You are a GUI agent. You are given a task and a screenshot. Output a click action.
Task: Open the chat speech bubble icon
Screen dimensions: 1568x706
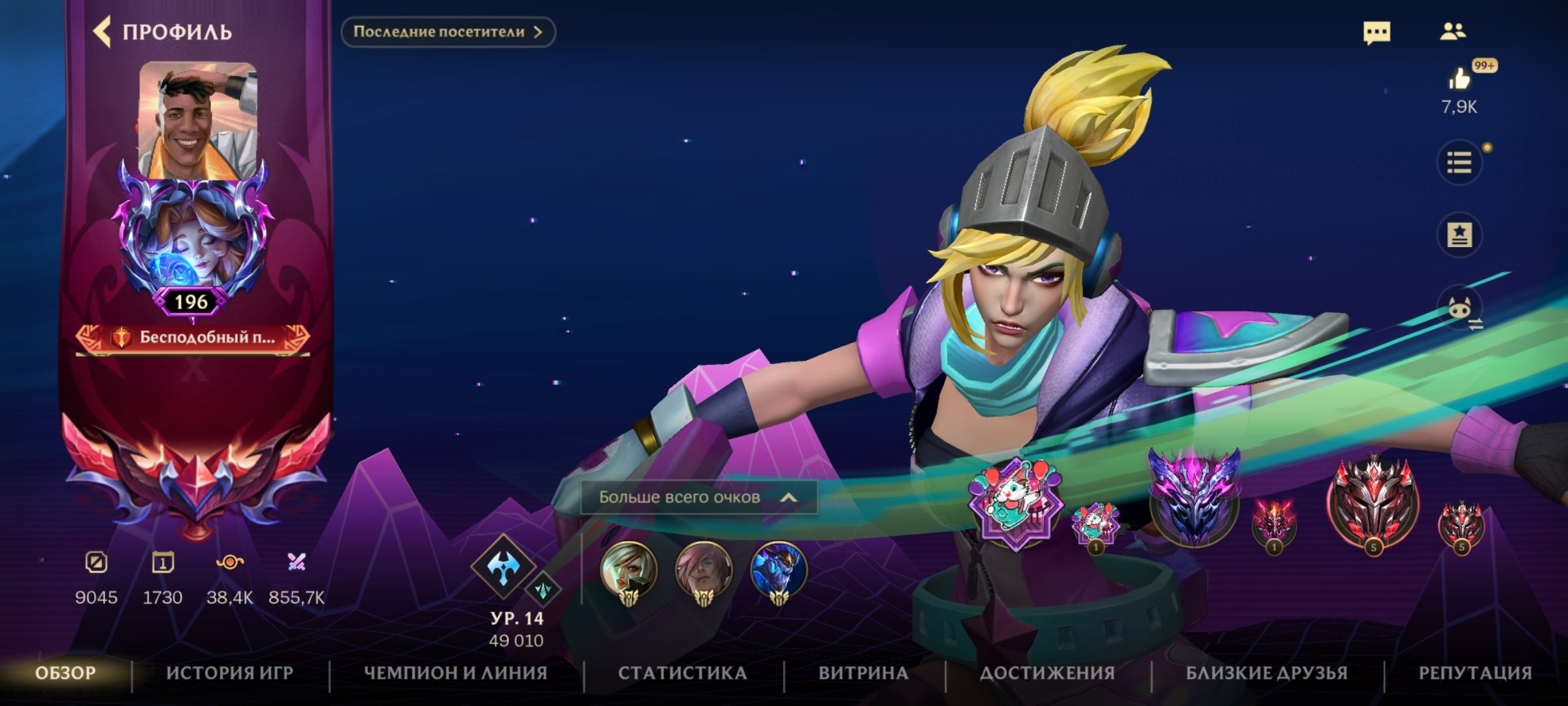[1377, 32]
